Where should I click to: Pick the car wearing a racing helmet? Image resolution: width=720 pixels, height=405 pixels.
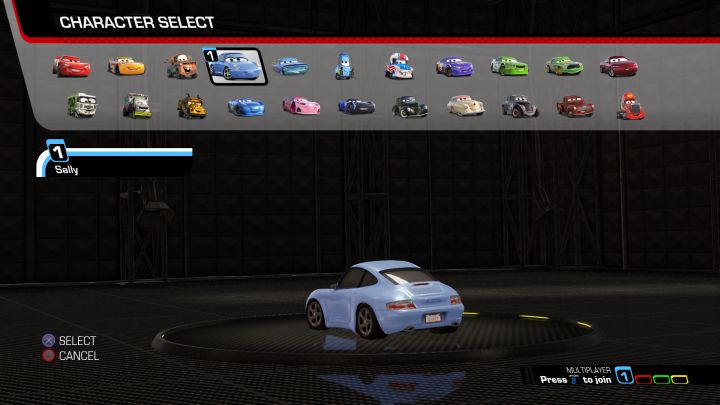coord(399,66)
